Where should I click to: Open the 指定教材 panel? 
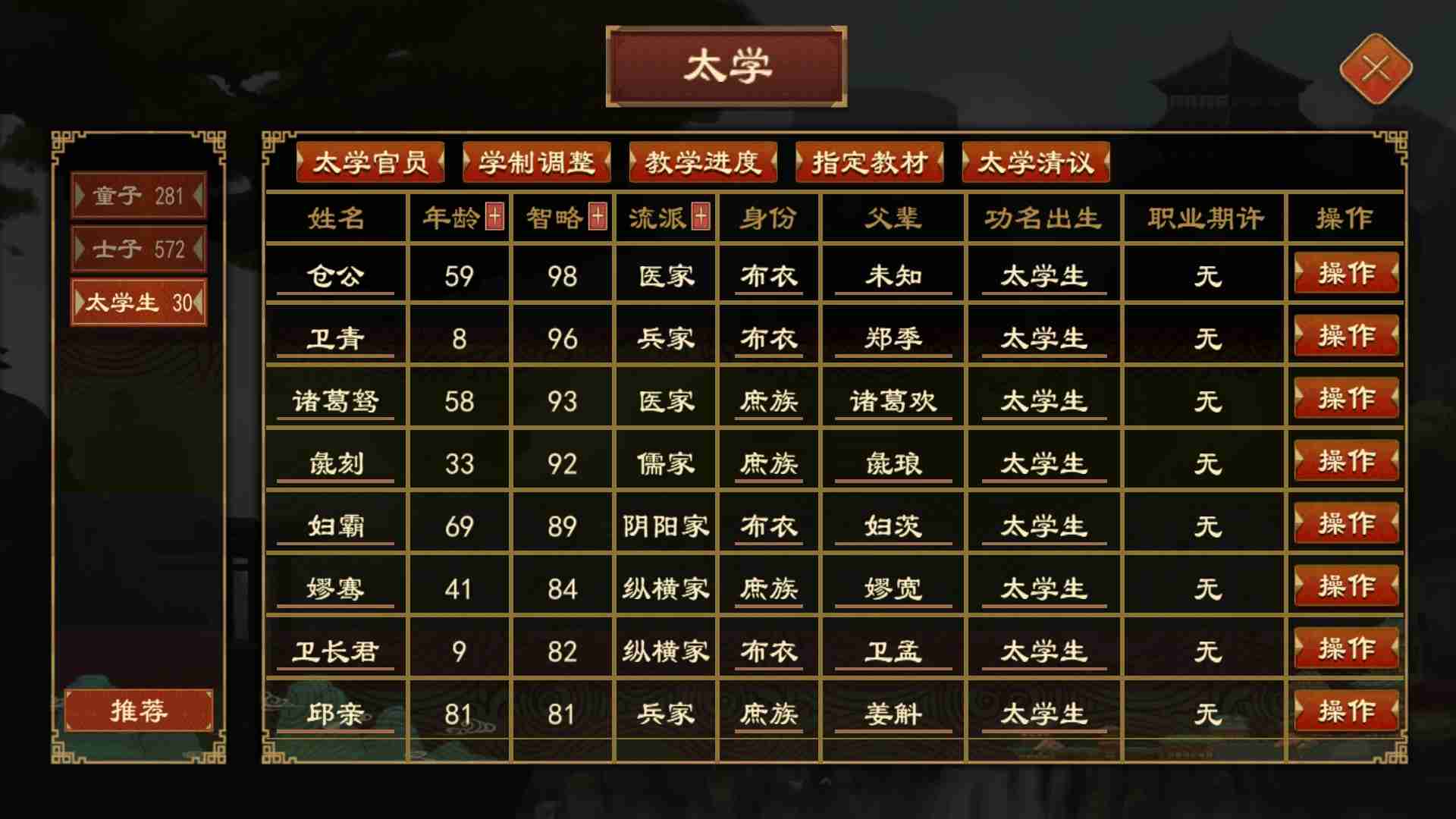coord(870,162)
